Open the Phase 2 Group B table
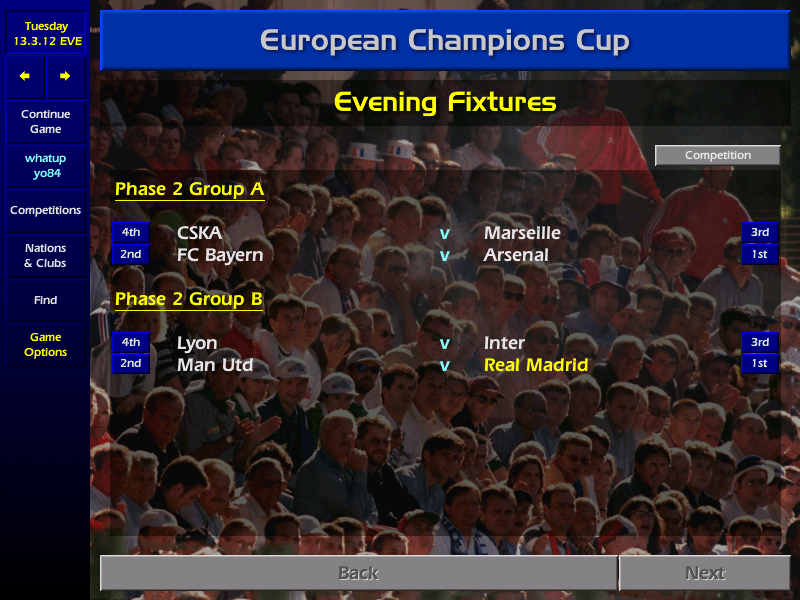800x600 pixels. tap(189, 299)
